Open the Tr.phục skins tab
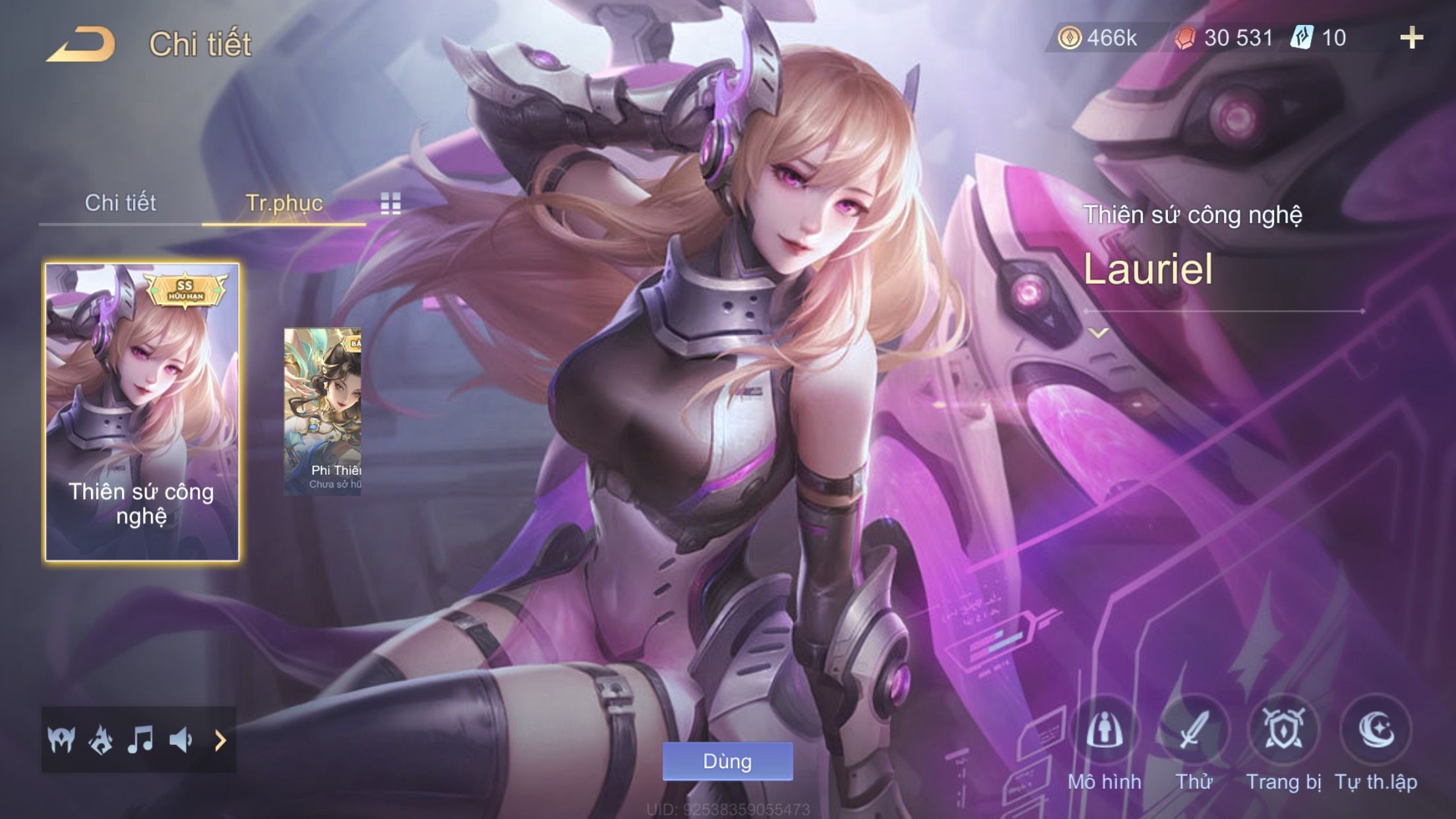The image size is (1456, 819). tap(284, 203)
